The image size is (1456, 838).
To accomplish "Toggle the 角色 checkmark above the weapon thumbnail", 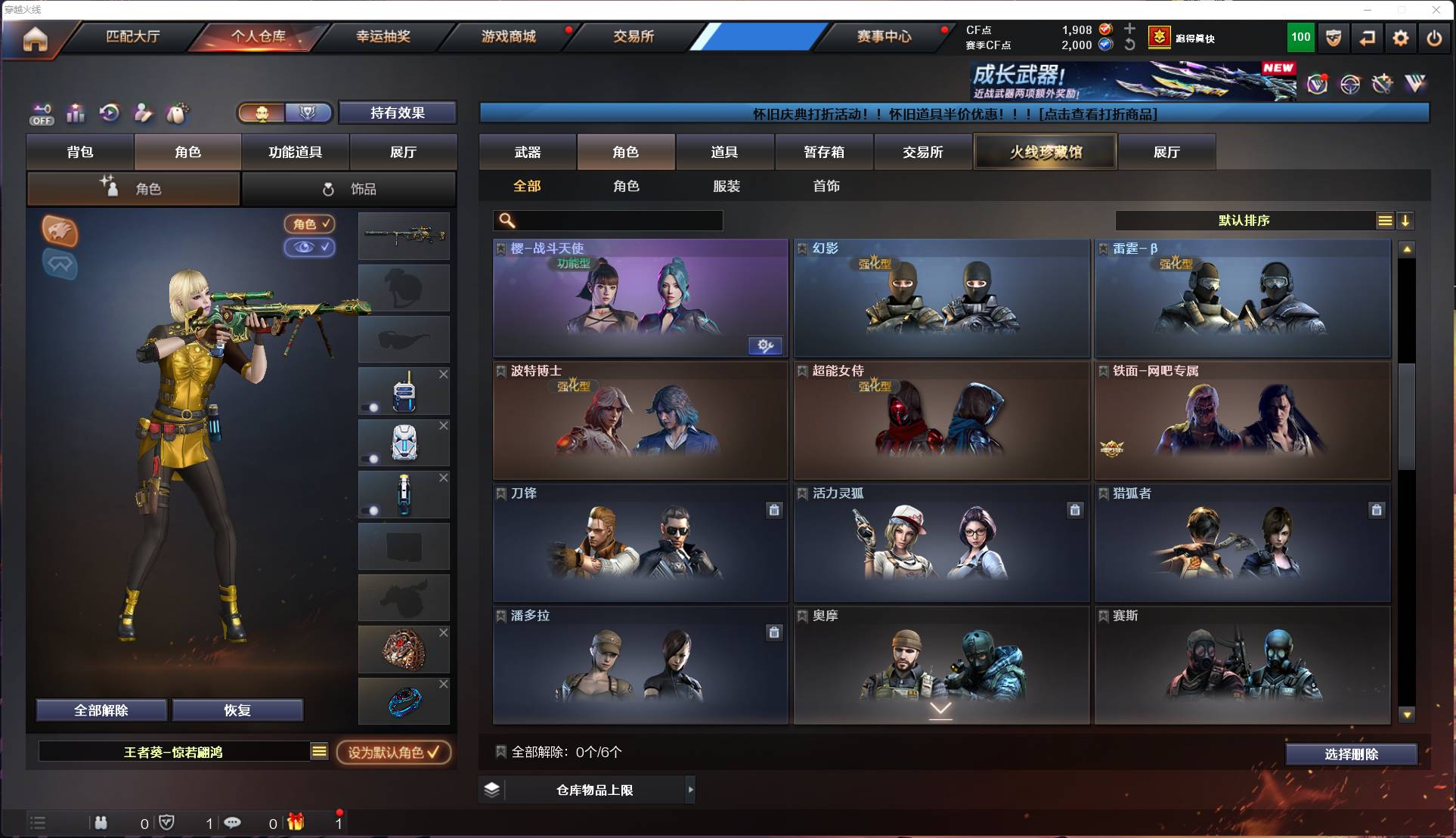I will pyautogui.click(x=309, y=224).
